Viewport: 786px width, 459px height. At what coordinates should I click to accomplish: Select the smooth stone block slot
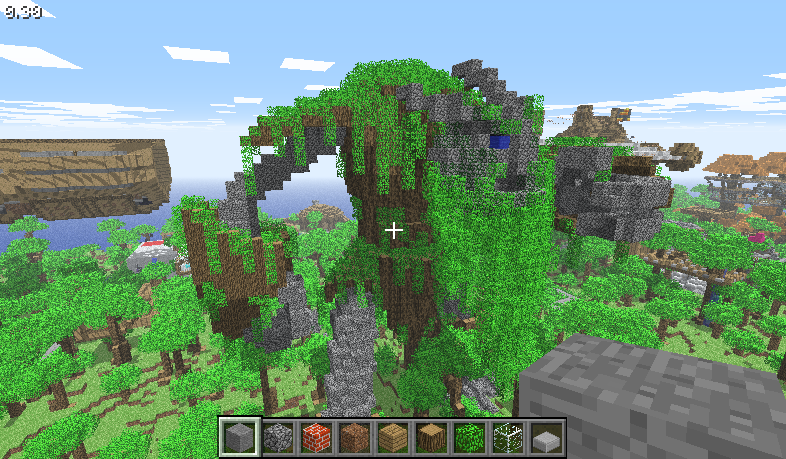tap(238, 437)
